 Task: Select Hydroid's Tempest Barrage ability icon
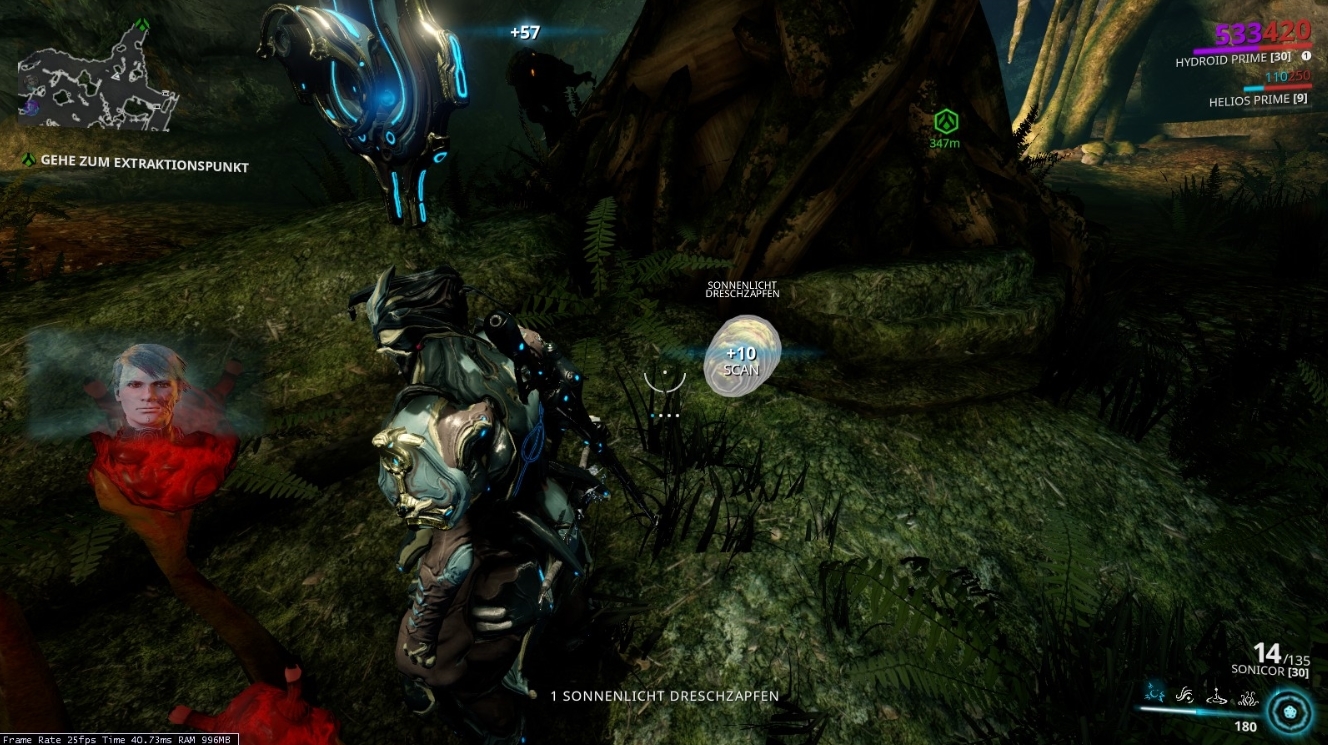1156,695
